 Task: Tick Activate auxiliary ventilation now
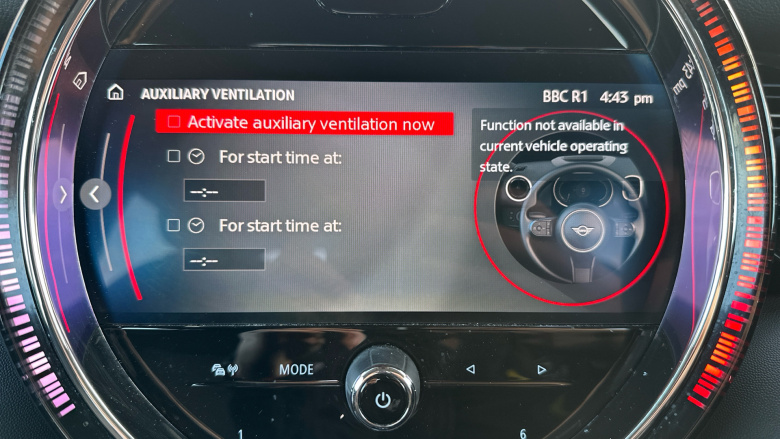tap(174, 123)
